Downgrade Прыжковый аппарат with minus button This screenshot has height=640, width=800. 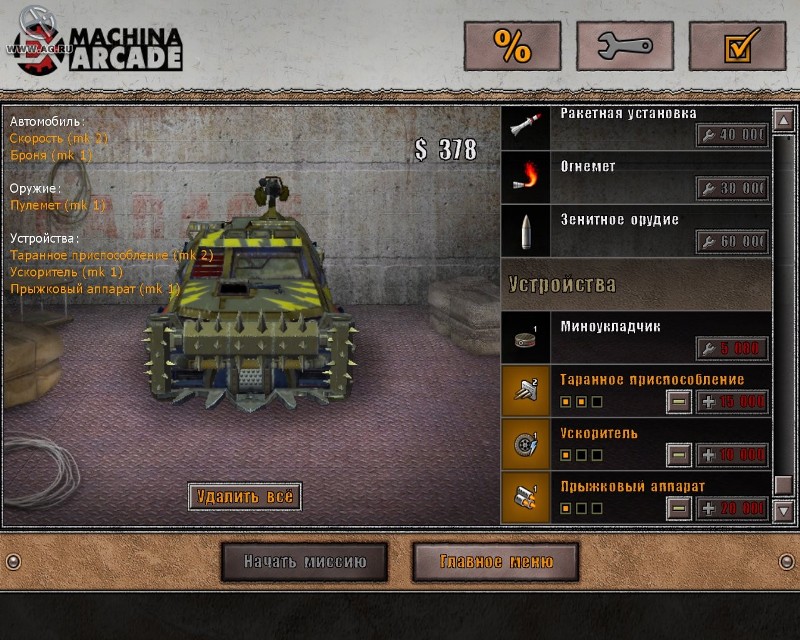[679, 508]
